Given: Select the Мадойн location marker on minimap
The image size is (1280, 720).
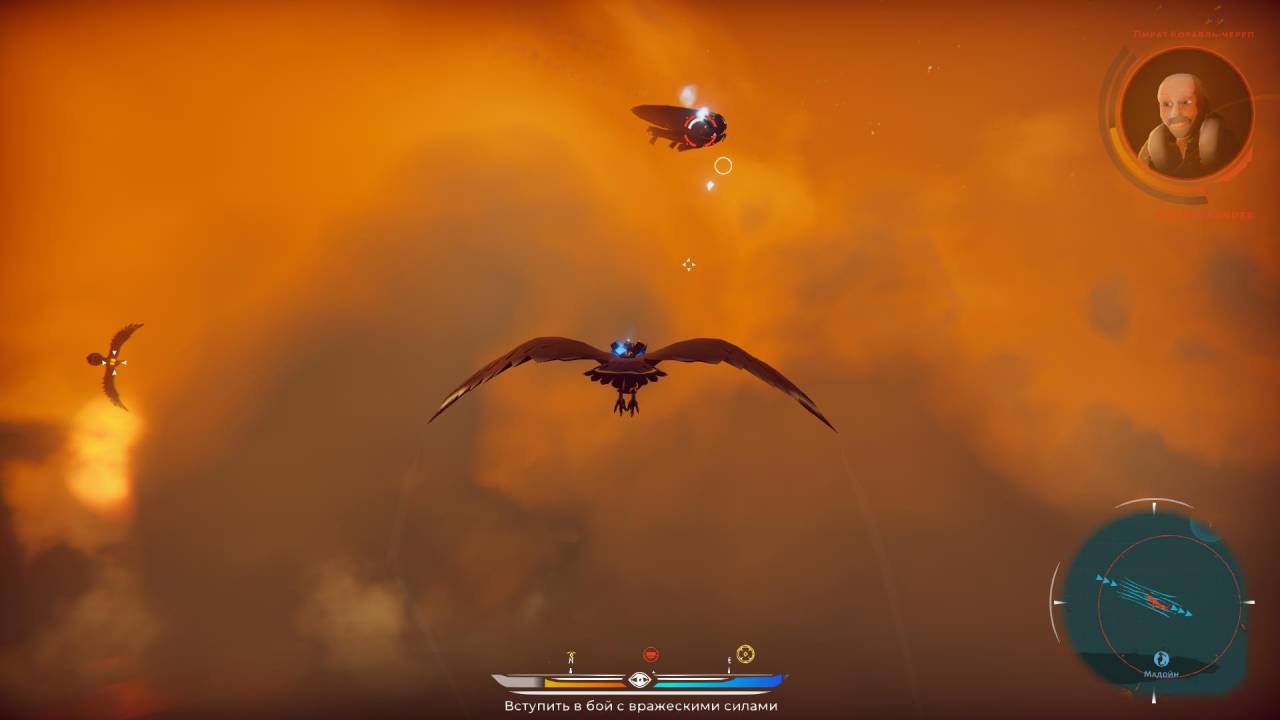Looking at the screenshot, I should click(x=1161, y=659).
